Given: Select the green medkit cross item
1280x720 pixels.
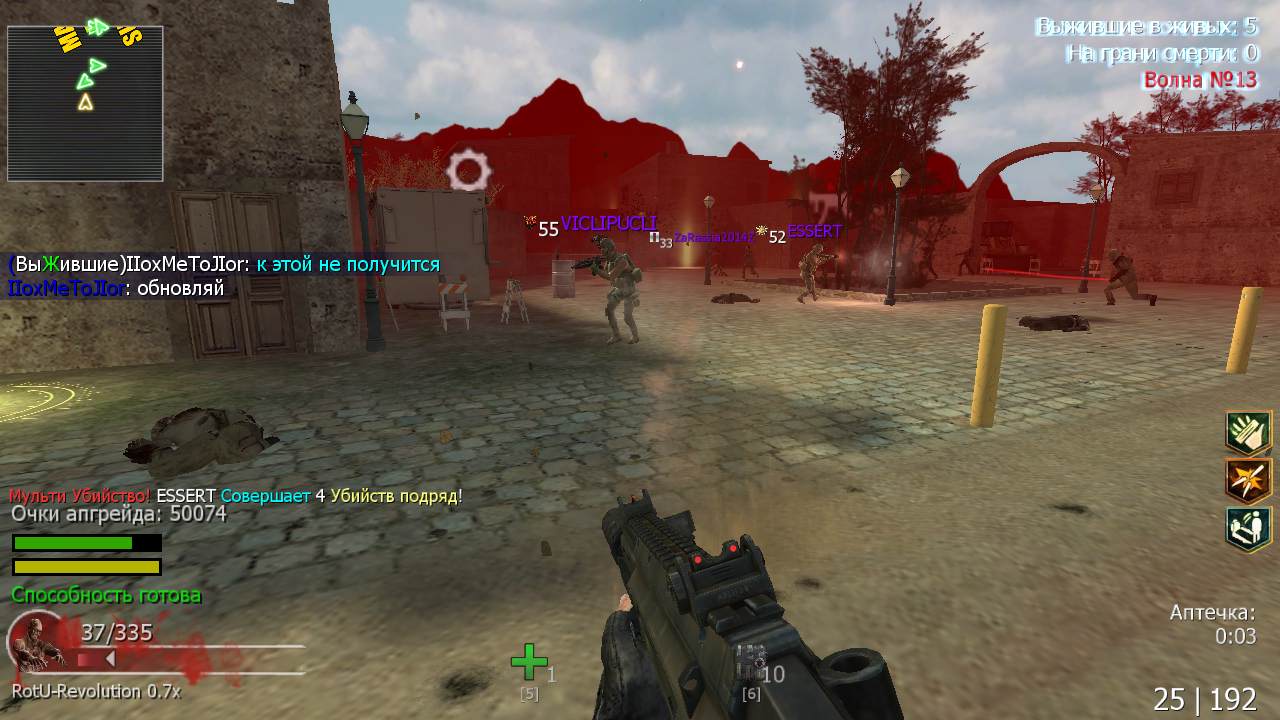Looking at the screenshot, I should click(x=529, y=661).
